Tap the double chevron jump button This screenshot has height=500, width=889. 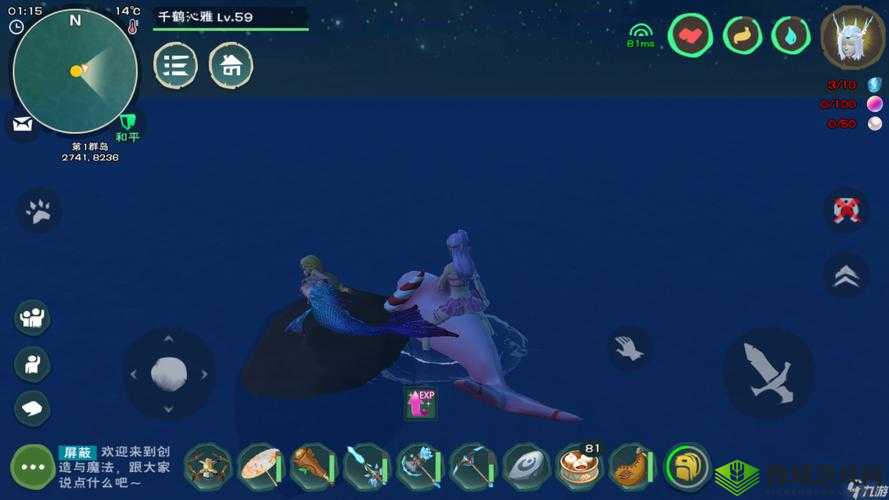[846, 275]
